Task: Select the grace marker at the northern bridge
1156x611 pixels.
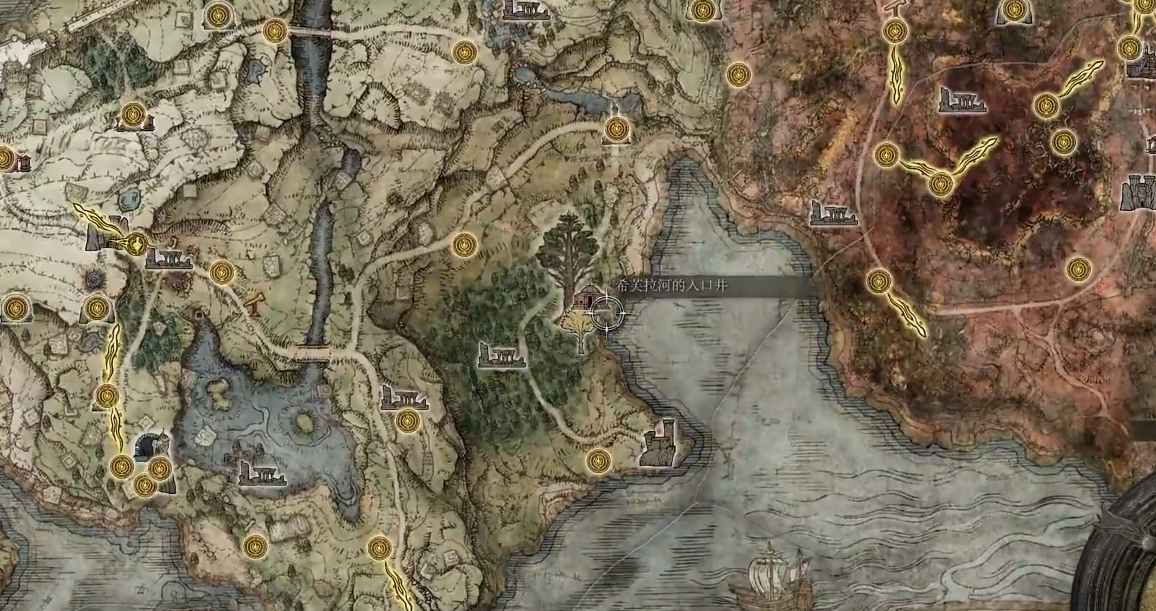Action: click(275, 31)
